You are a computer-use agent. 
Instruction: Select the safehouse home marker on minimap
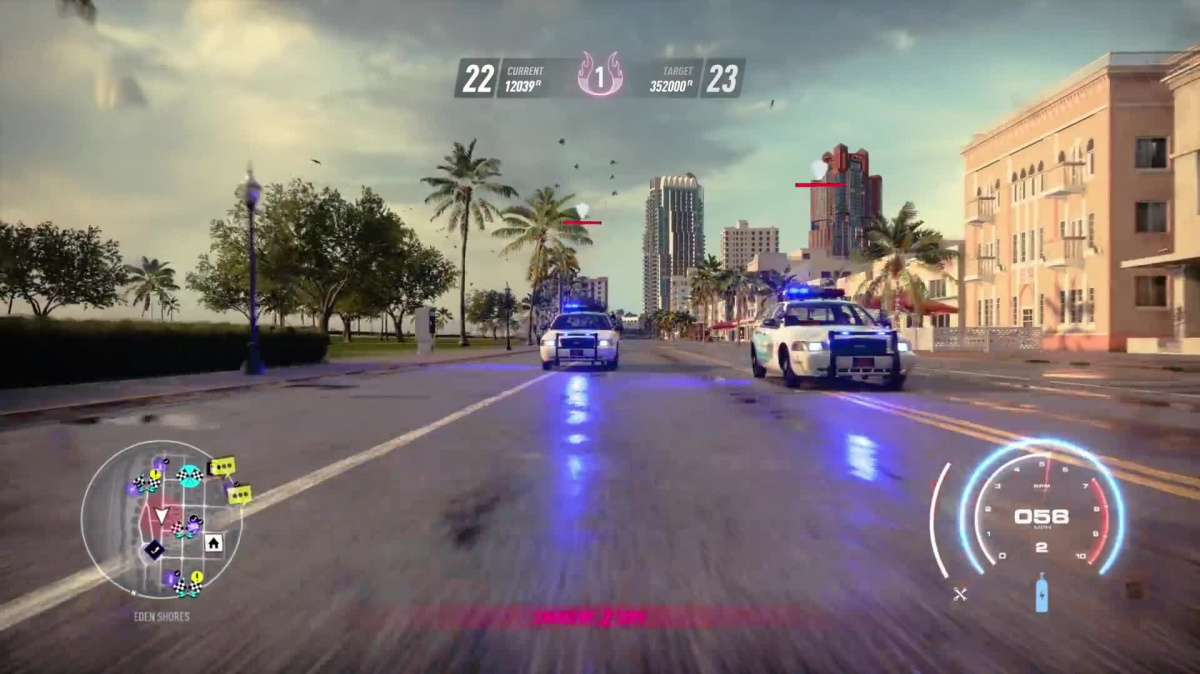[x=213, y=543]
